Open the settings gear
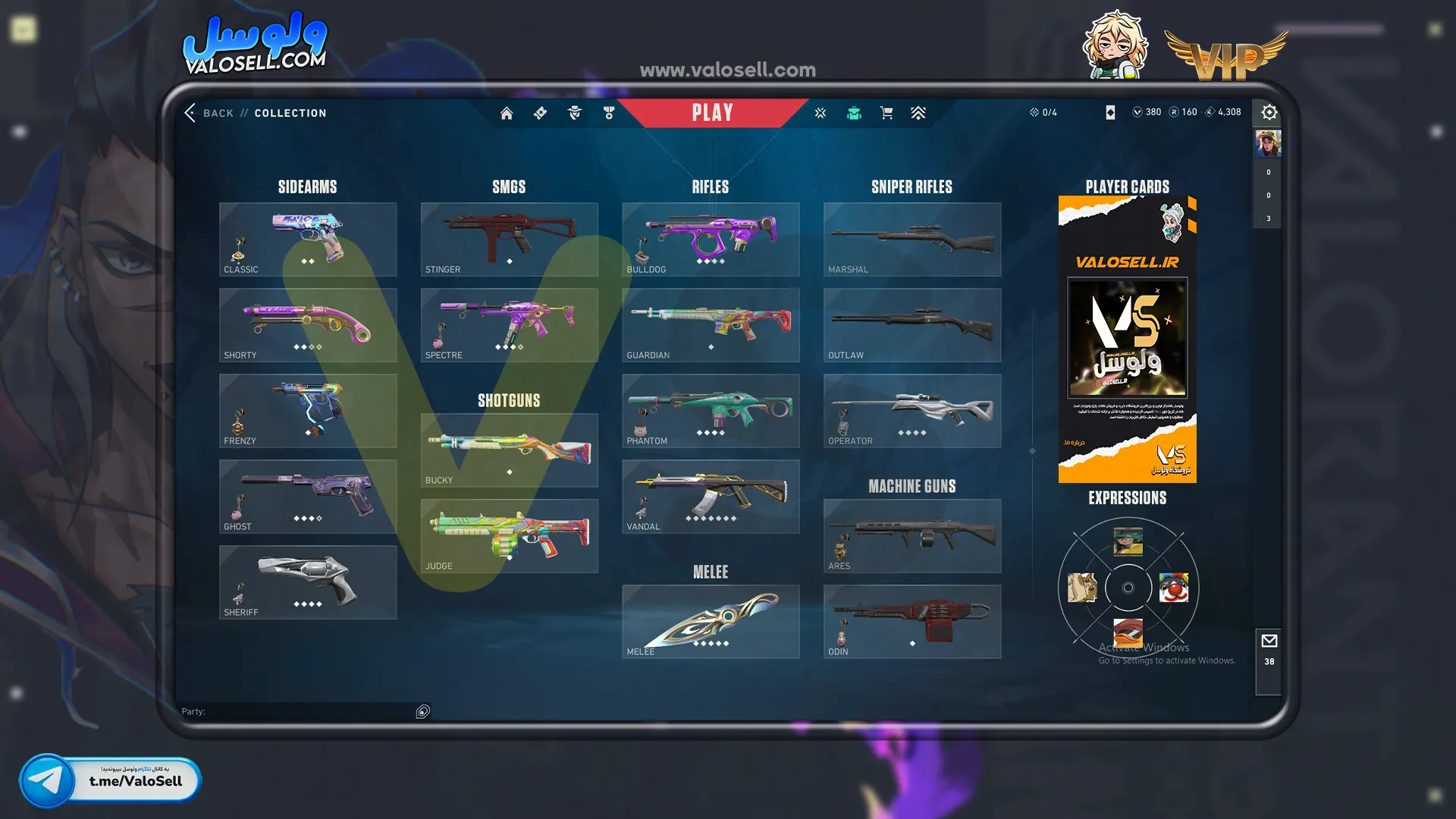Viewport: 1456px width, 819px height. [x=1269, y=113]
